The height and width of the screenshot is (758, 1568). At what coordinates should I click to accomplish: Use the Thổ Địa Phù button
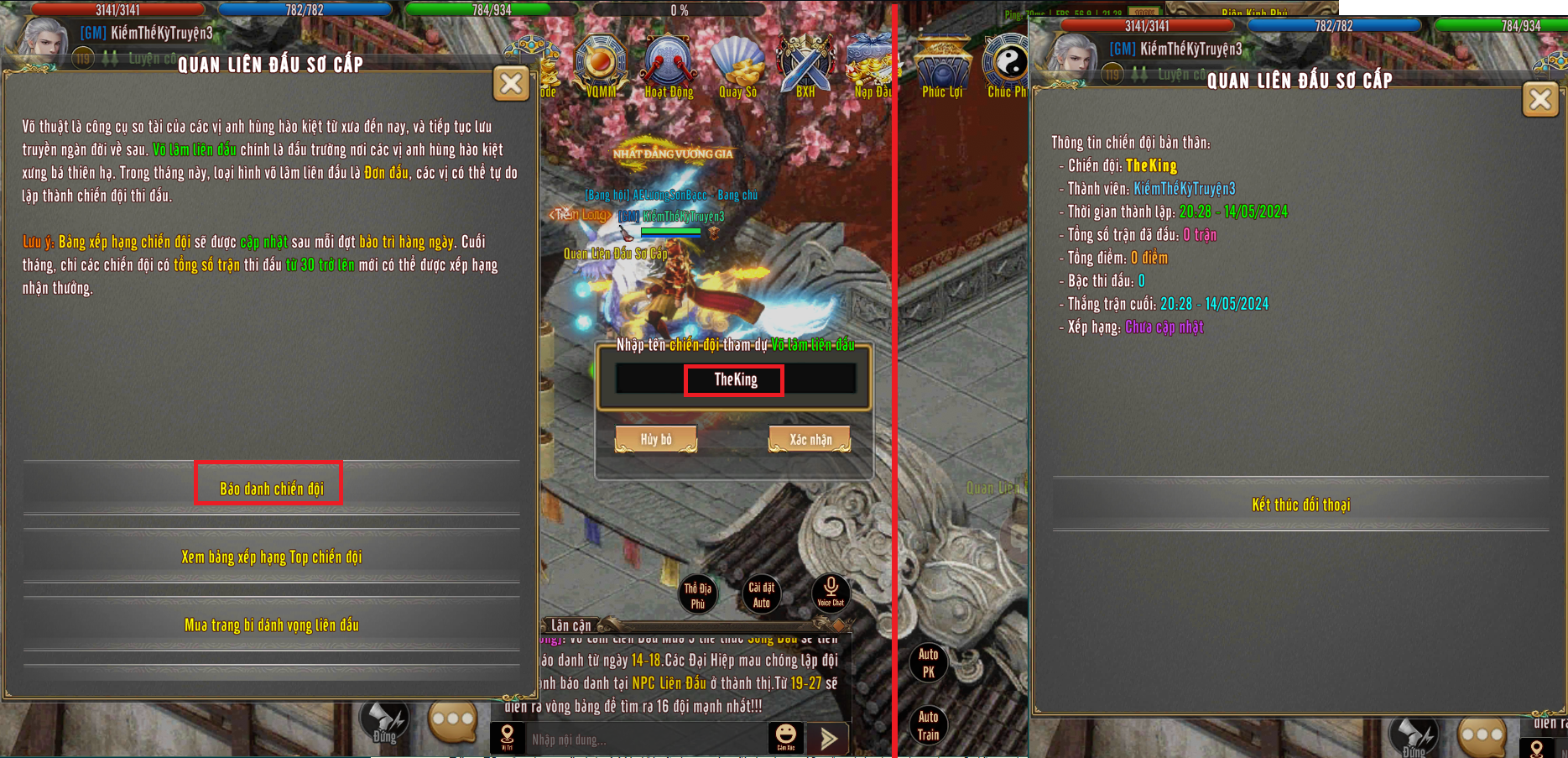pos(697,594)
